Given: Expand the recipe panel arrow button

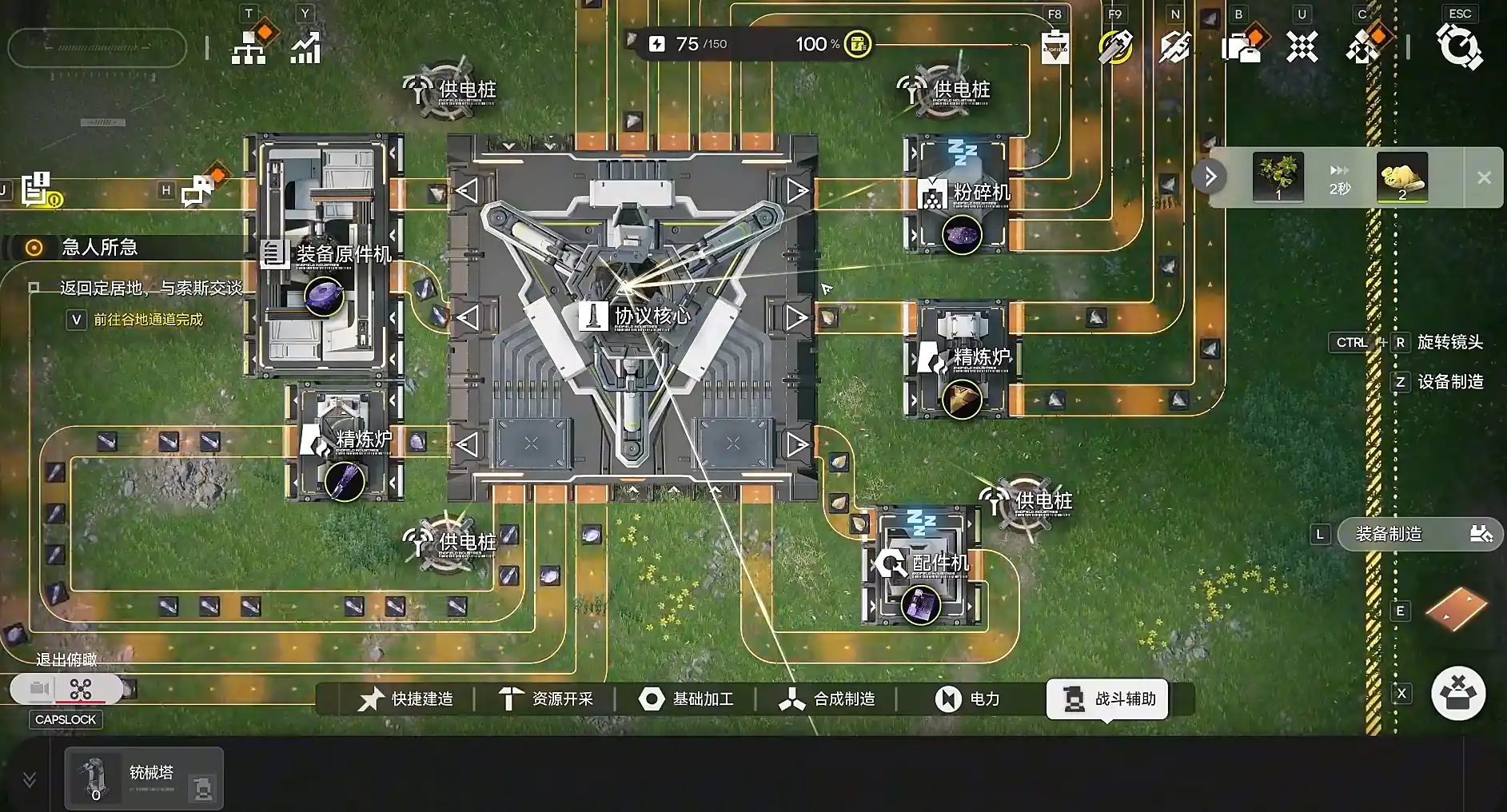Looking at the screenshot, I should coord(1210,177).
